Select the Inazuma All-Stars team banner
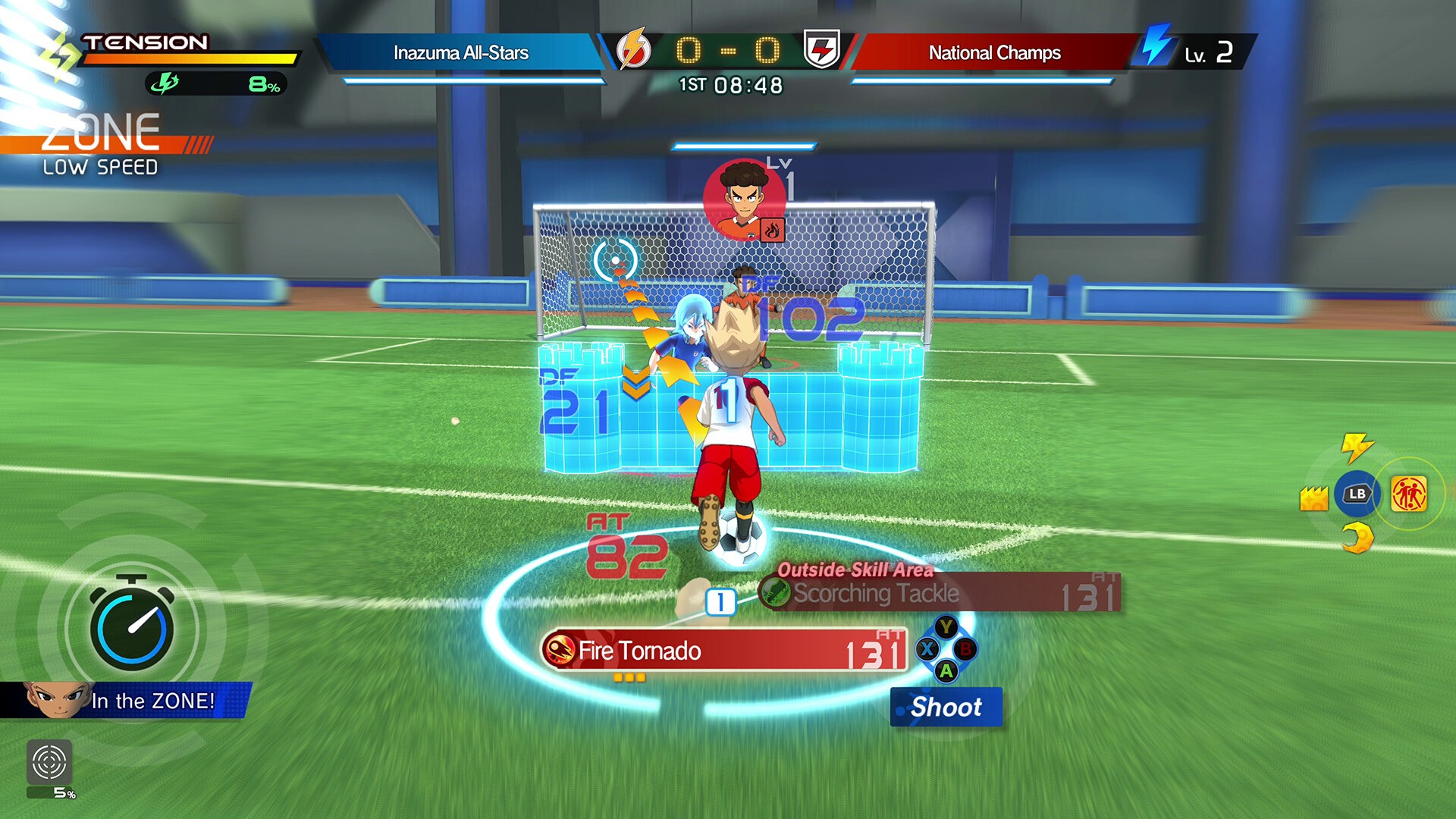This screenshot has height=819, width=1456. pos(460,52)
